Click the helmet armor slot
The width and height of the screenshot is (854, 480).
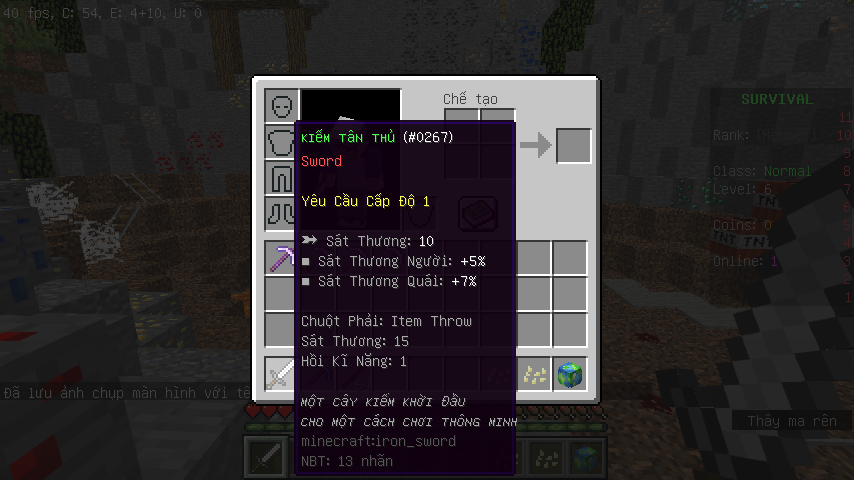(282, 105)
